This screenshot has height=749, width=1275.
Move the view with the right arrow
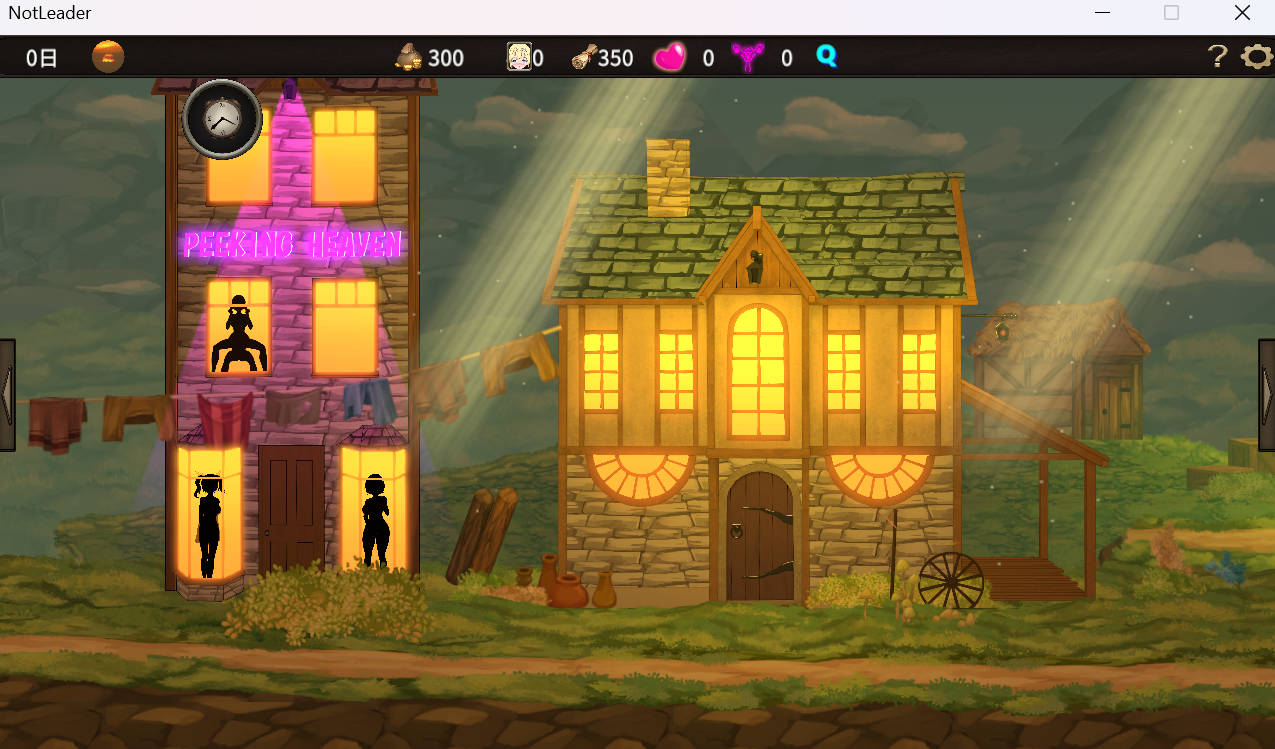click(1267, 394)
